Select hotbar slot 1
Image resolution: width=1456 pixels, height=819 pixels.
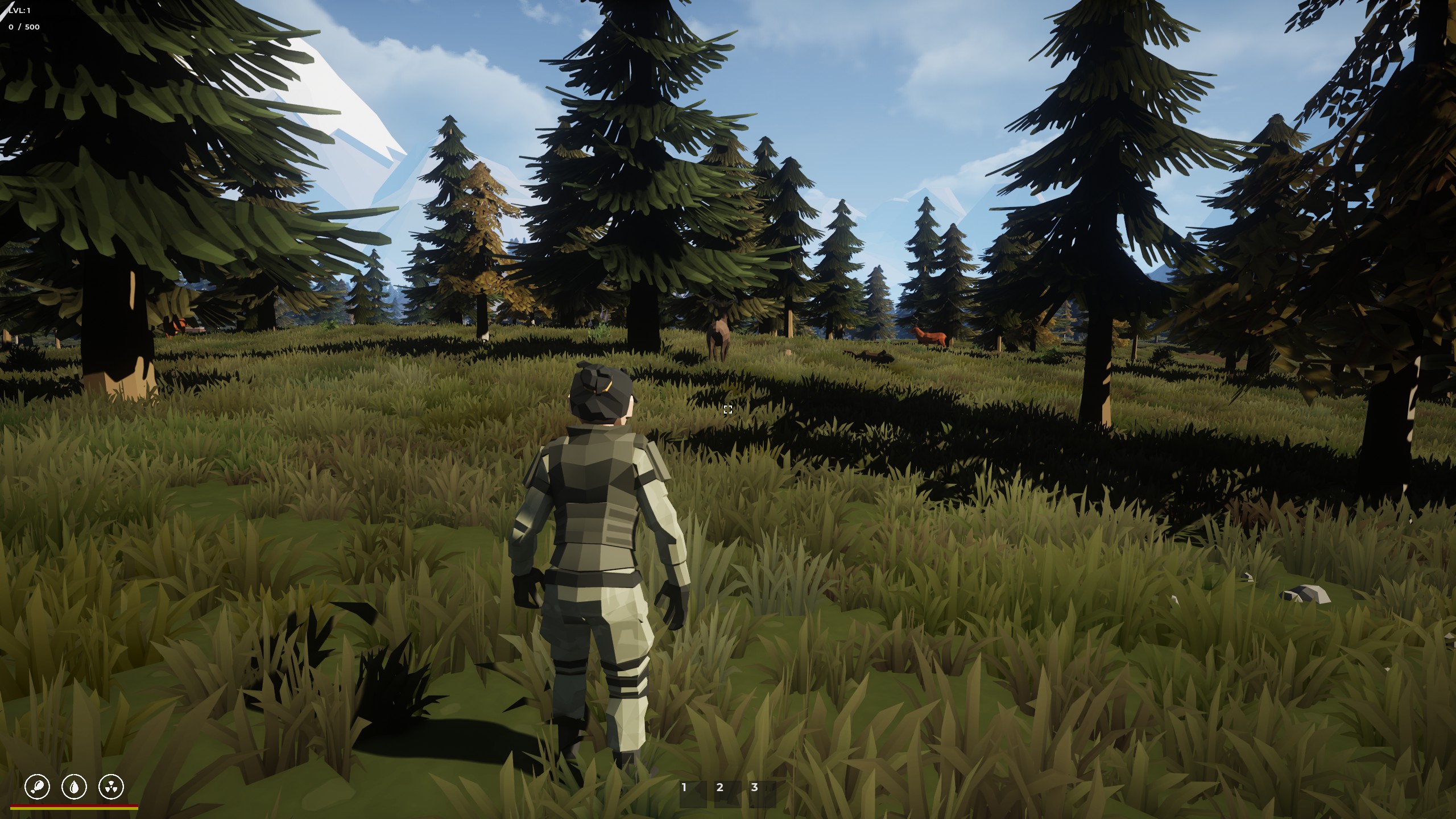coord(693,794)
